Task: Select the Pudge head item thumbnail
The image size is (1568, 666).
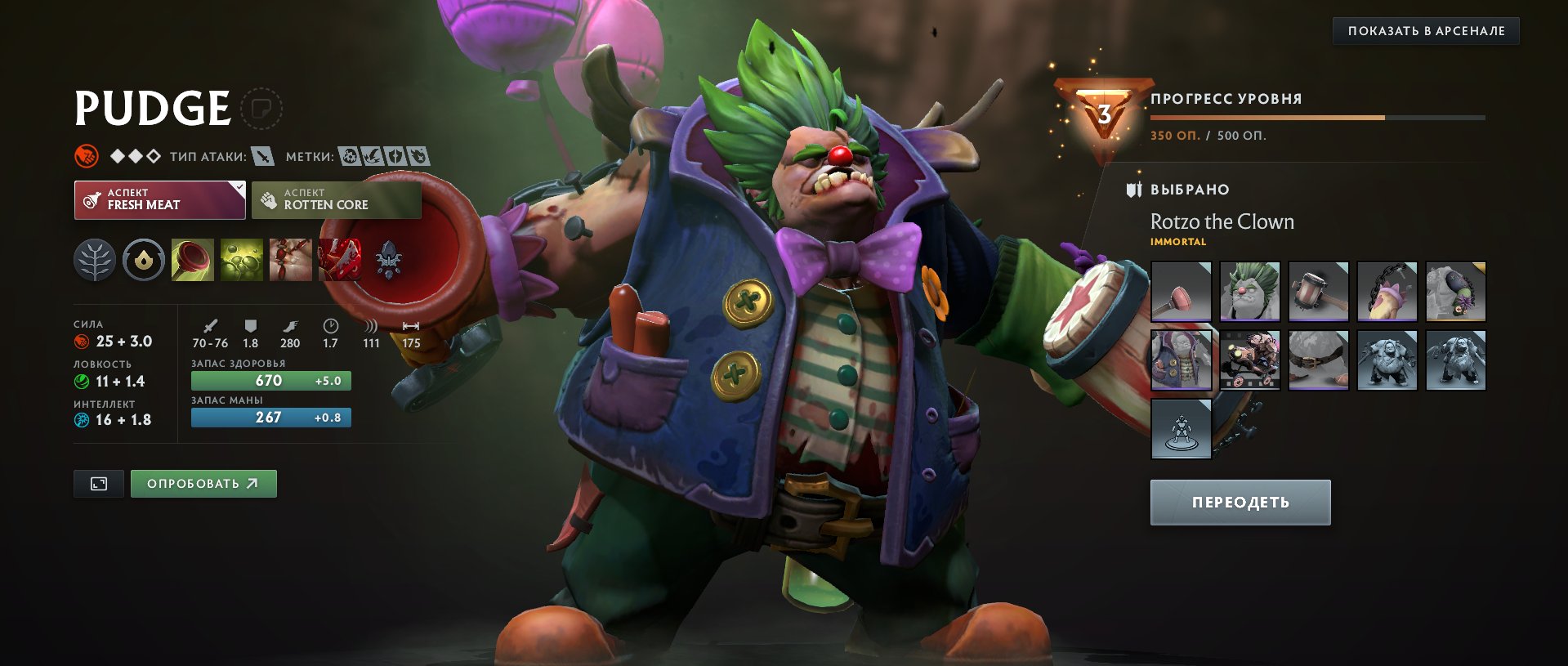Action: point(1251,290)
